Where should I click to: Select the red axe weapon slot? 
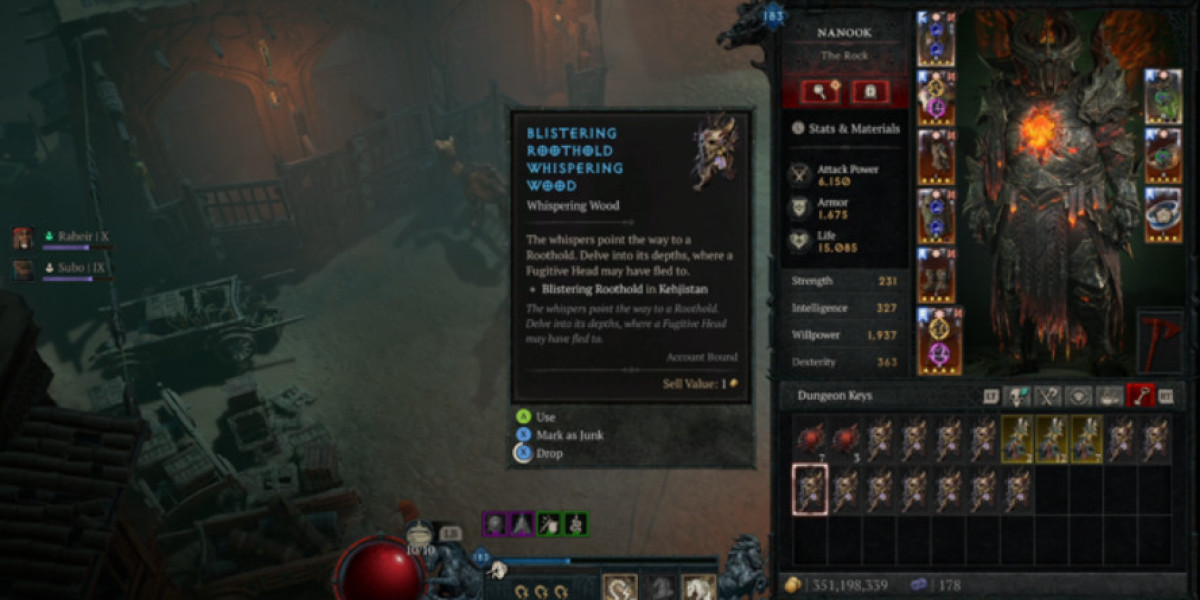(1160, 342)
